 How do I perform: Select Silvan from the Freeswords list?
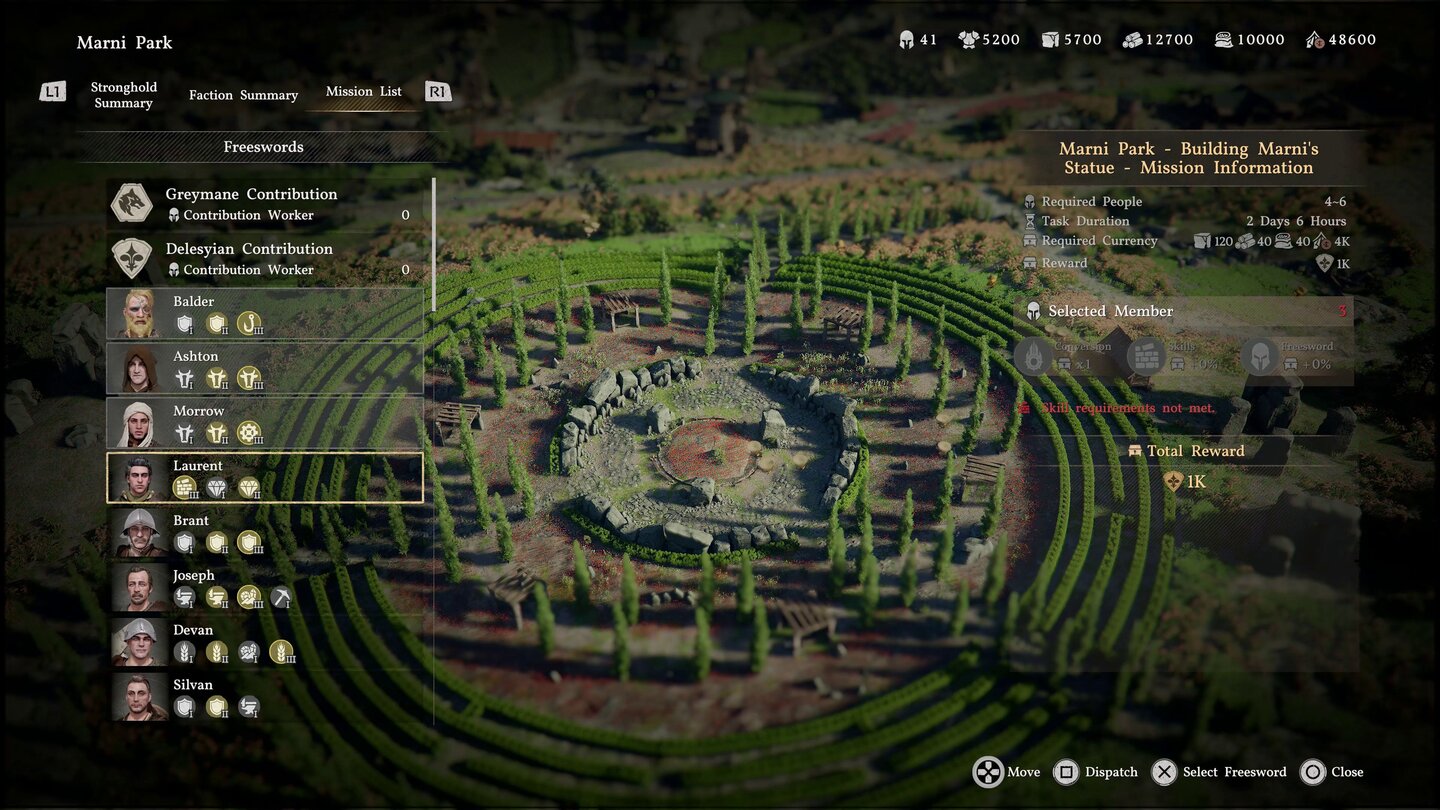pos(264,697)
